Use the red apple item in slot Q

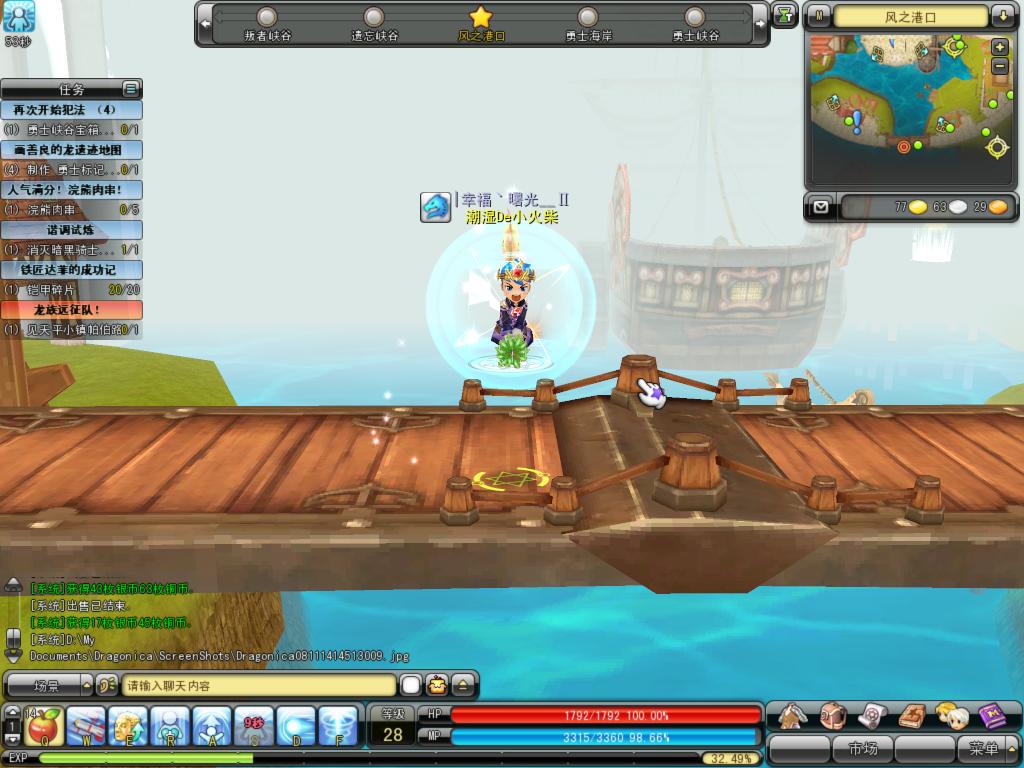pyautogui.click(x=43, y=726)
